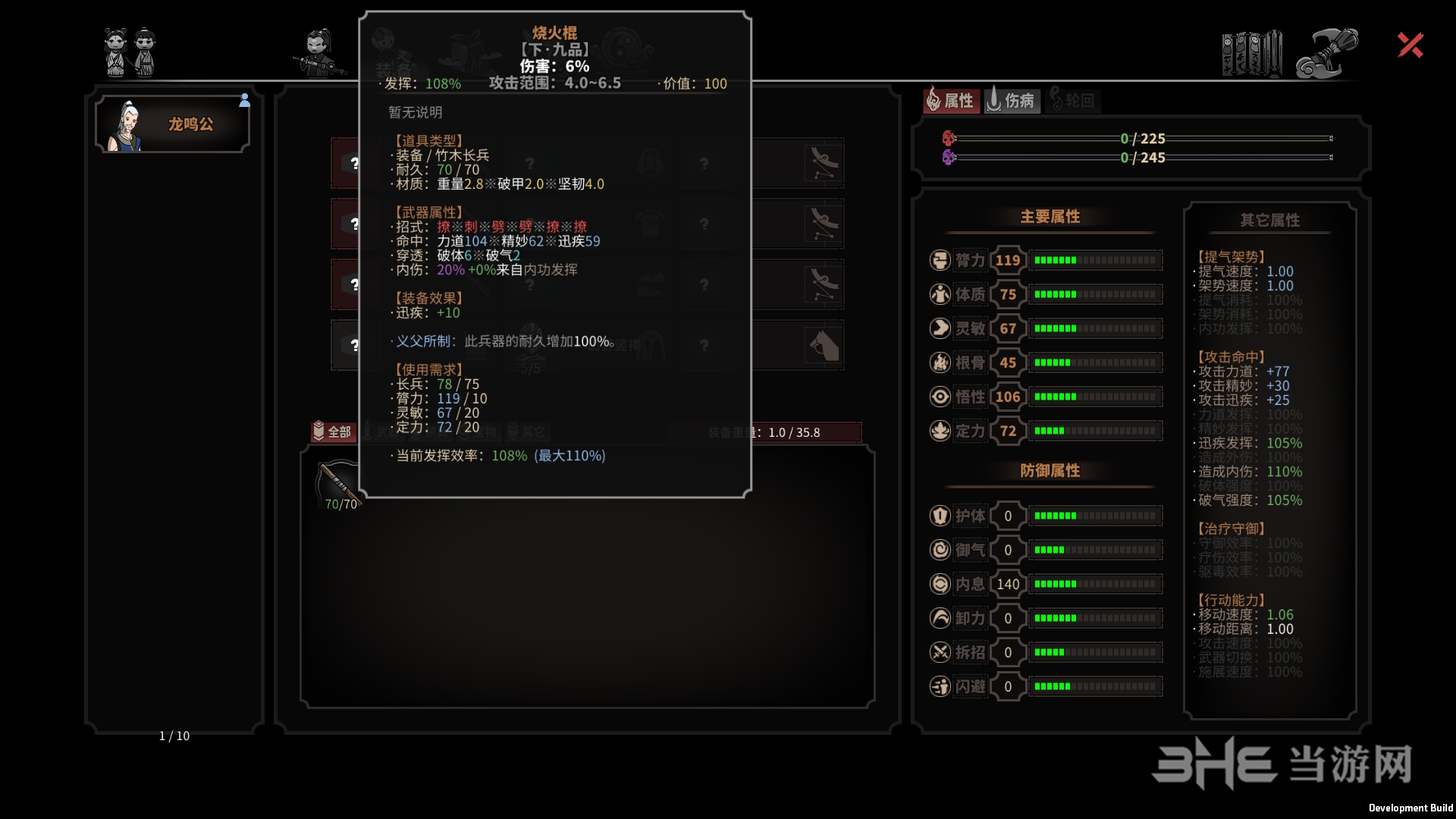1456x819 pixels.
Task: Open the 伤病 injuries tab
Action: tap(1012, 100)
